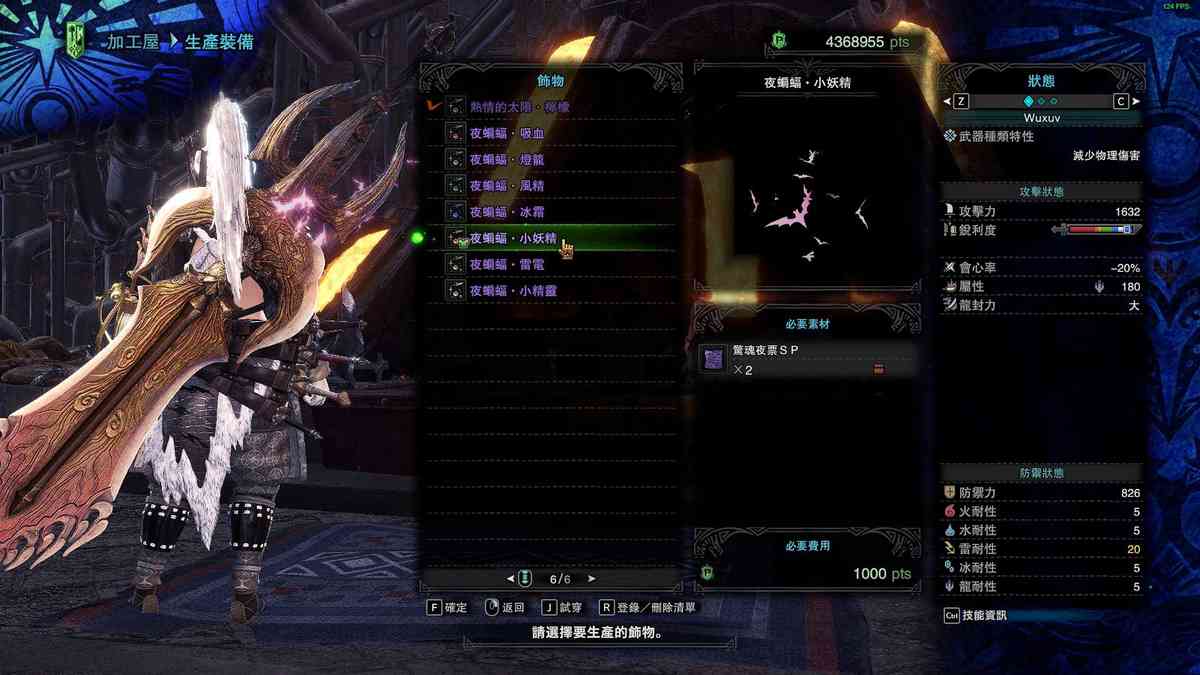Select the 夜蝙蝠・燈籠 pendant
Screen dimensions: 1200x675
point(506,159)
